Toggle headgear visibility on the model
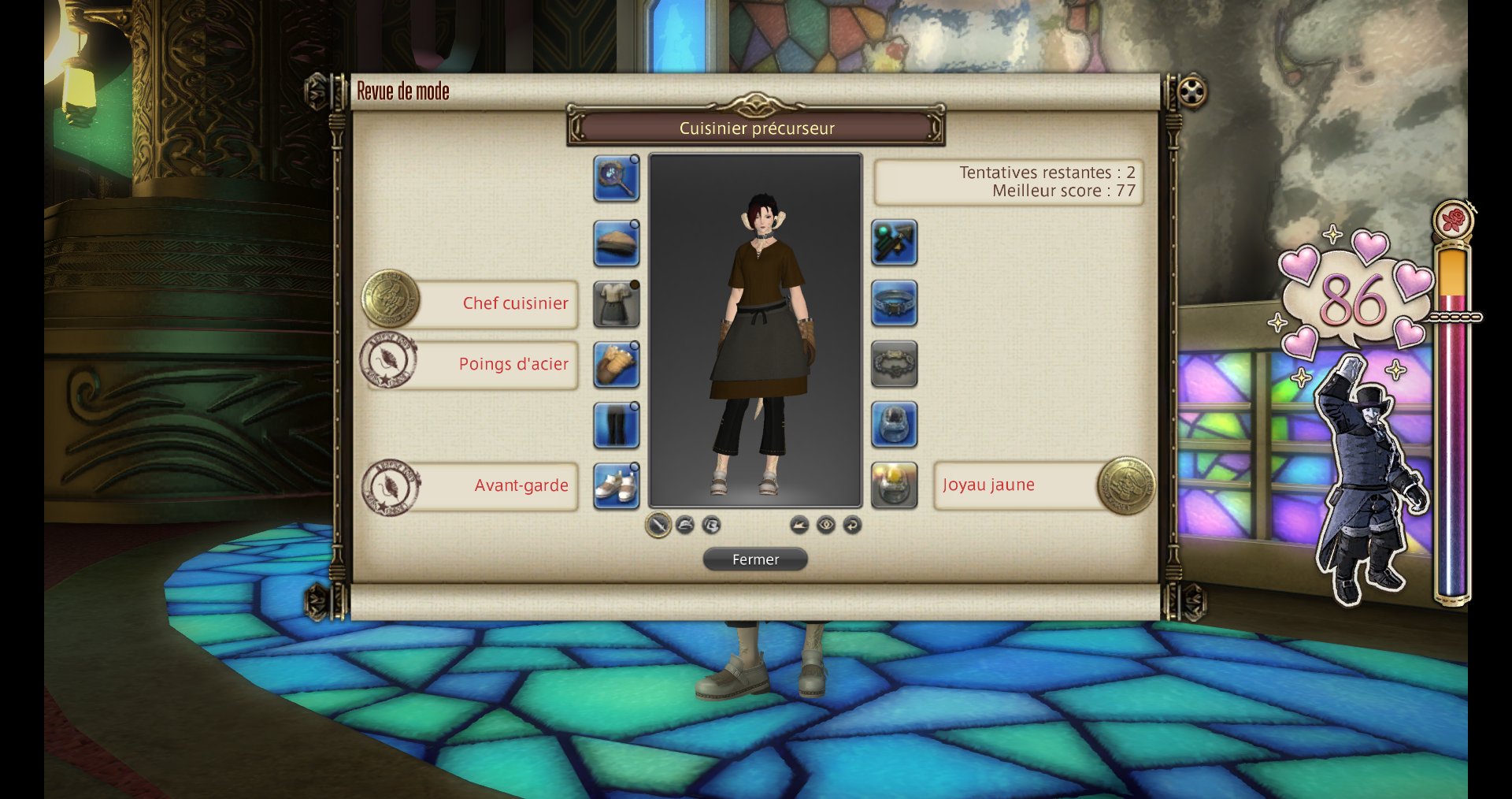The height and width of the screenshot is (799, 1512). pyautogui.click(x=684, y=524)
